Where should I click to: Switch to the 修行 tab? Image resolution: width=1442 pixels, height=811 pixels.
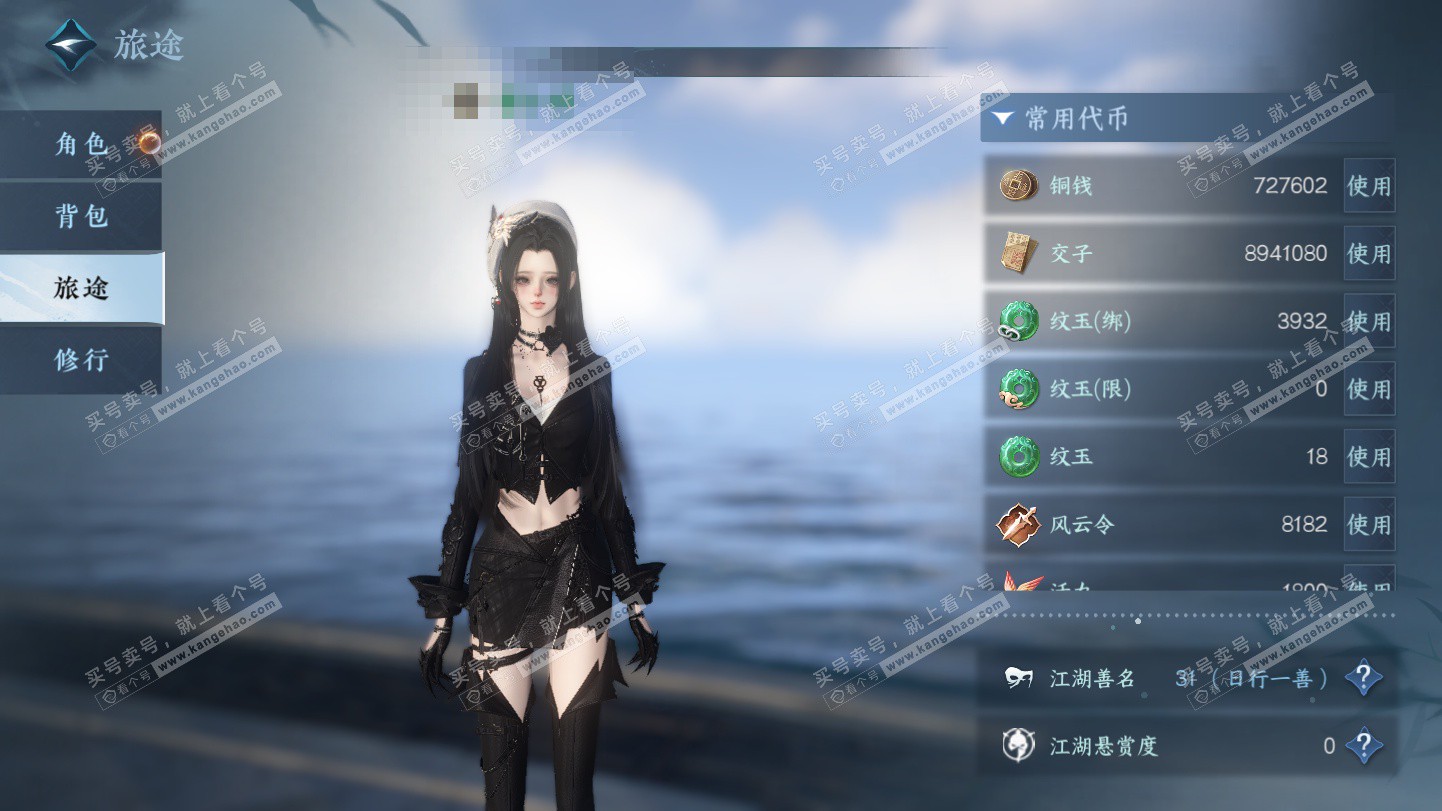(80, 359)
